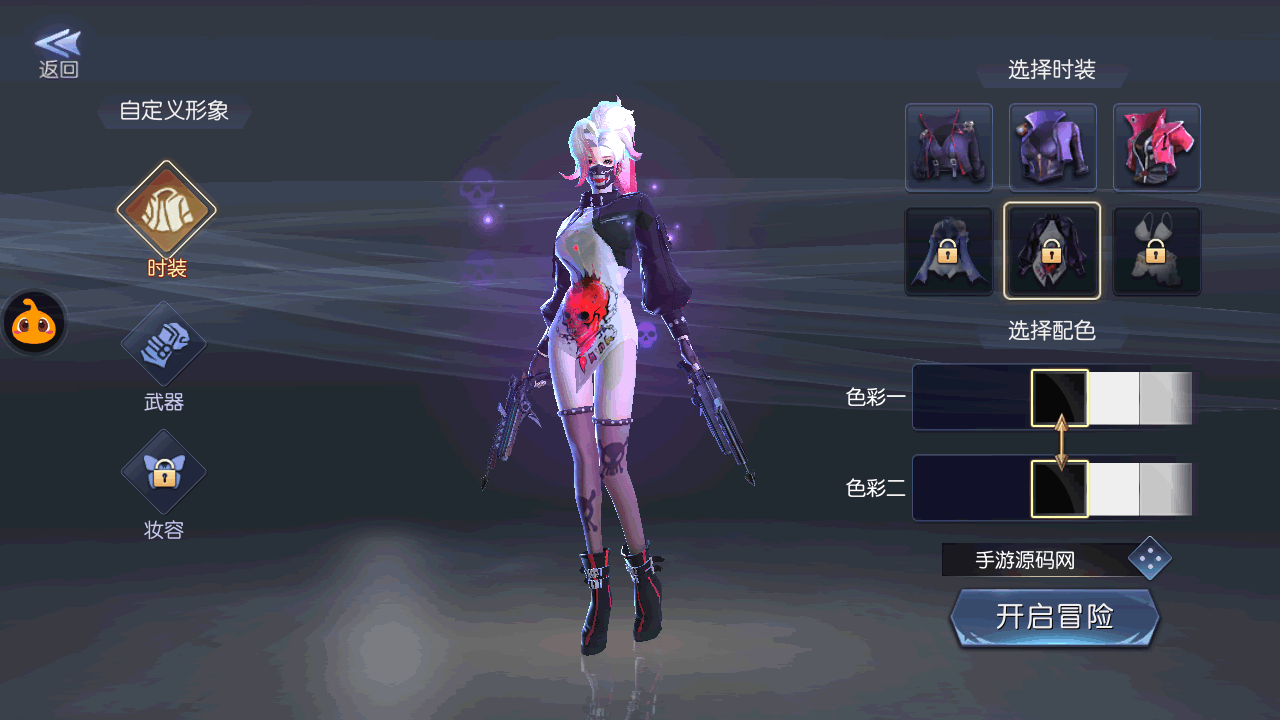Start the game with 开启冒险
The width and height of the screenshot is (1280, 720).
(x=1054, y=617)
